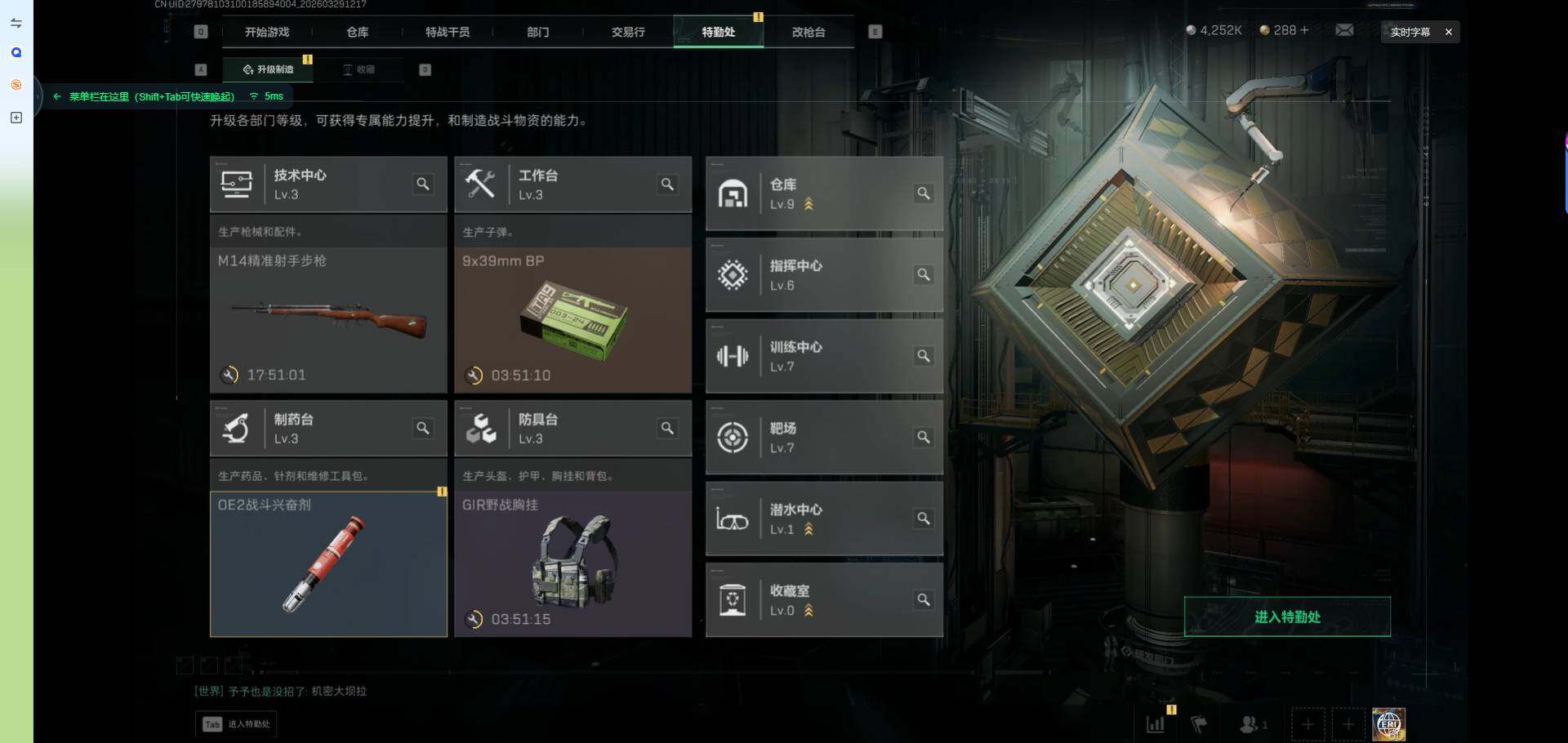Image resolution: width=1568 pixels, height=743 pixels.
Task: Inspect 工作台 with its magnifier icon
Action: (x=667, y=185)
